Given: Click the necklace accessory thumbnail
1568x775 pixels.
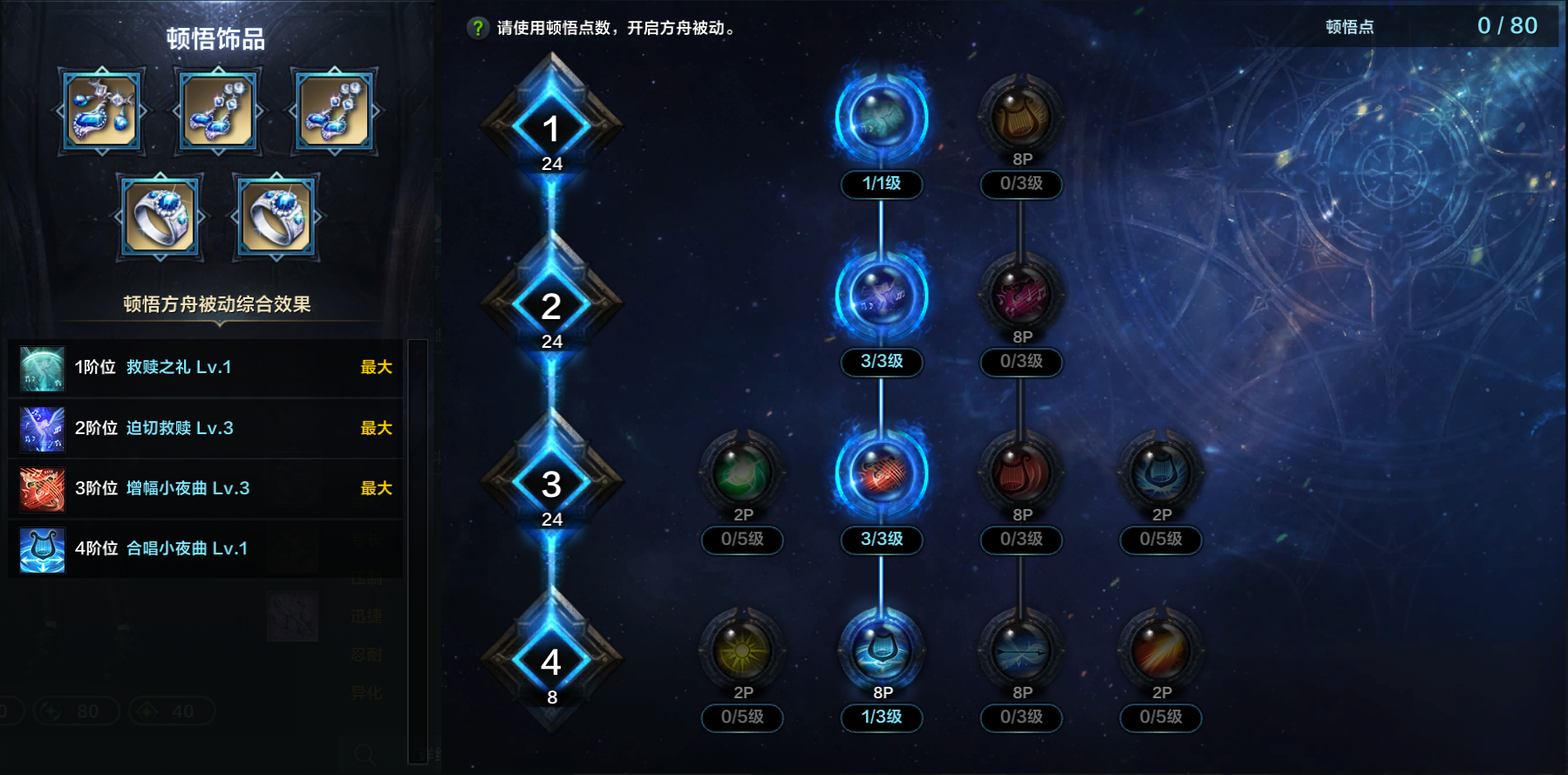Looking at the screenshot, I should (x=102, y=111).
